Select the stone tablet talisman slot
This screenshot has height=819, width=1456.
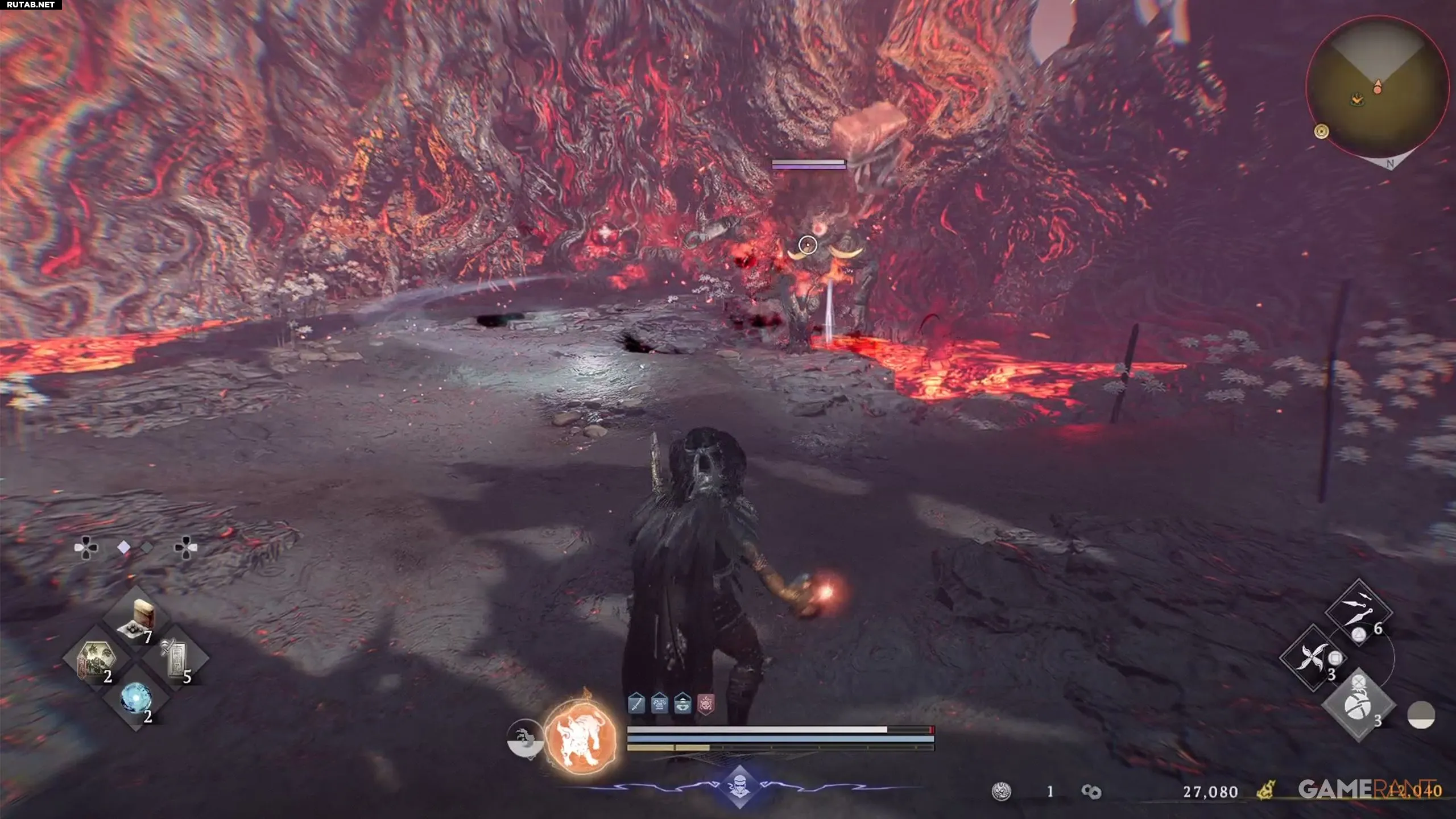tap(176, 659)
